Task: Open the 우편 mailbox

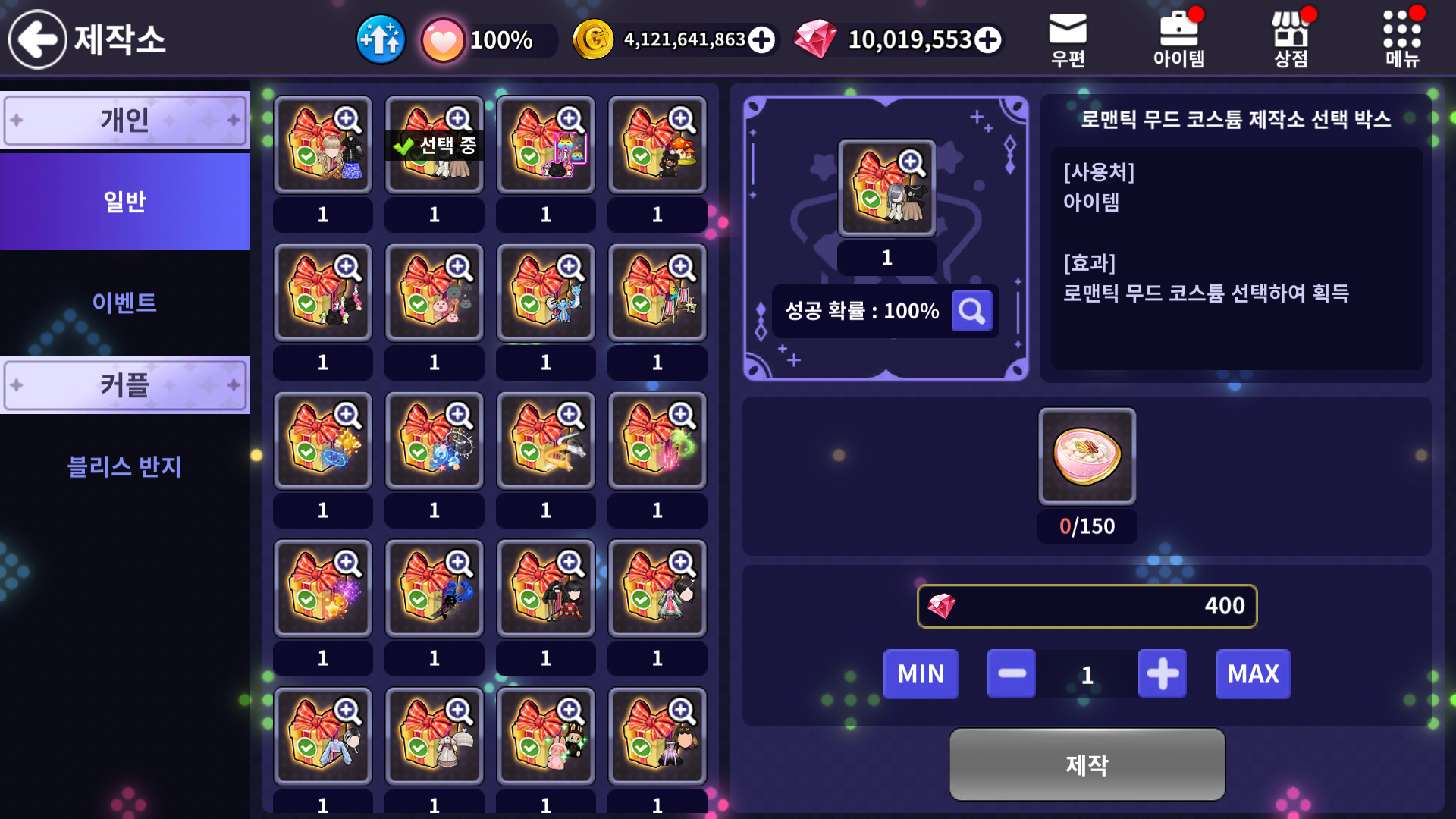Action: coord(1068,39)
